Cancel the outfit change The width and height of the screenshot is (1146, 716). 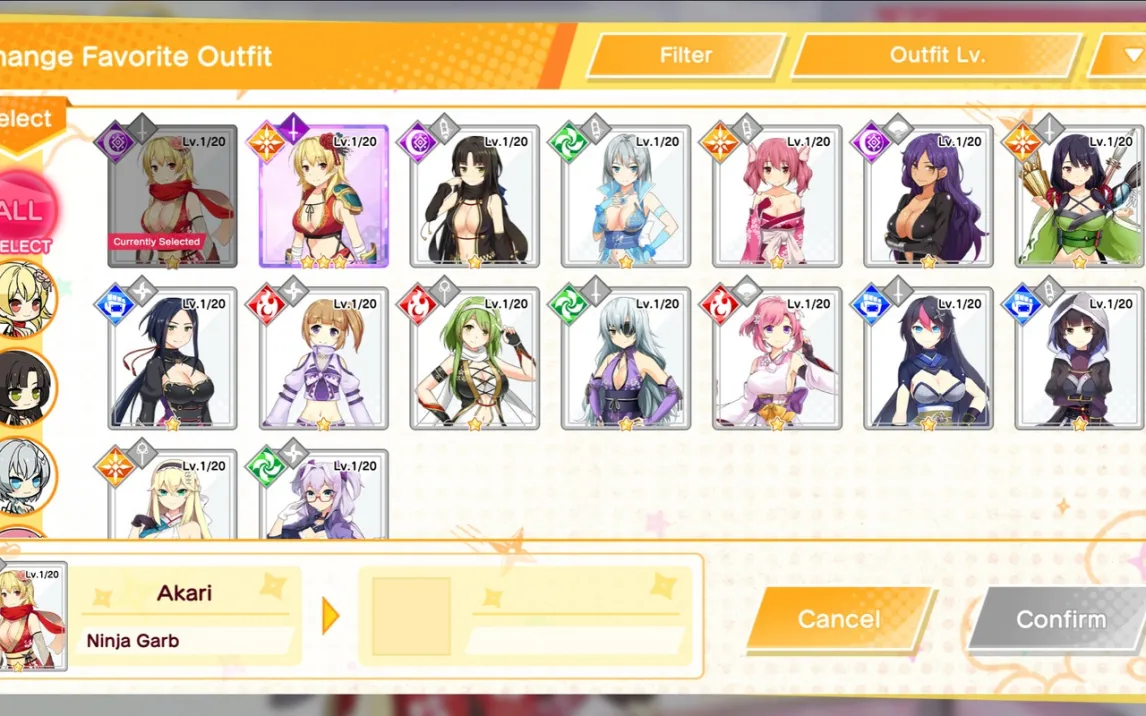pyautogui.click(x=838, y=619)
